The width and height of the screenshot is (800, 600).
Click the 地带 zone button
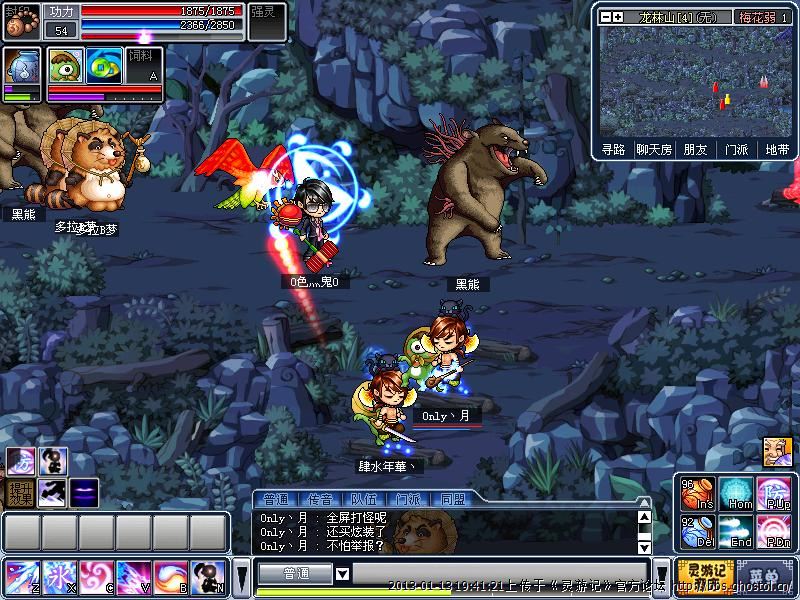pyautogui.click(x=776, y=149)
